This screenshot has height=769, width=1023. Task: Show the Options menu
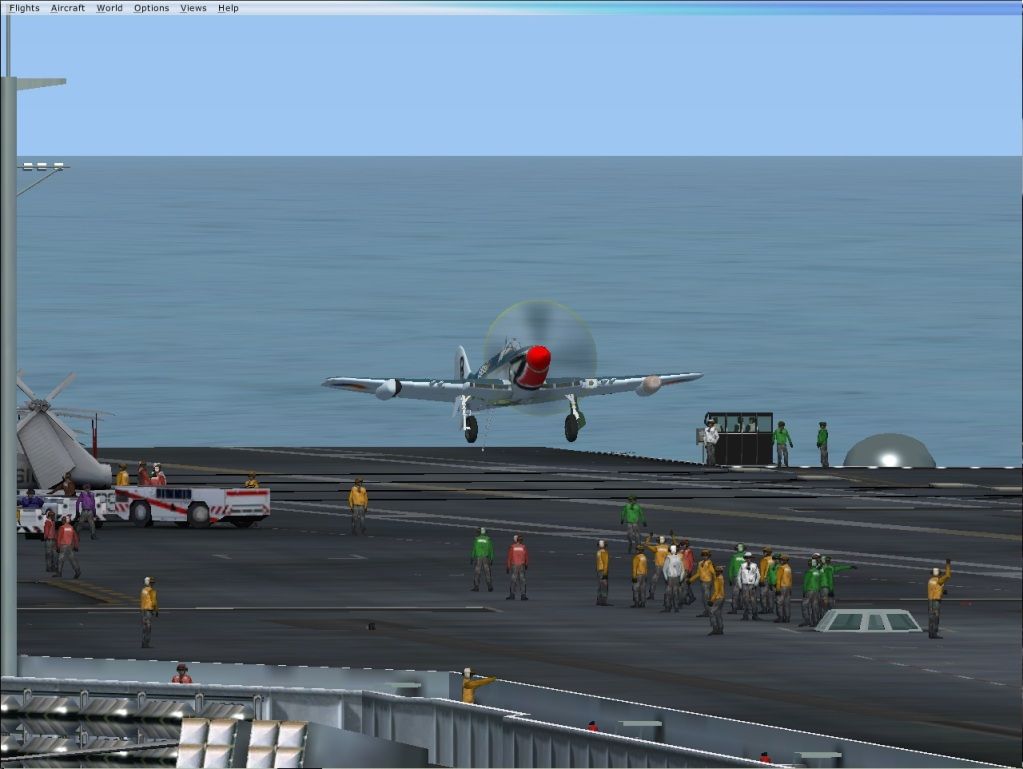pos(152,8)
